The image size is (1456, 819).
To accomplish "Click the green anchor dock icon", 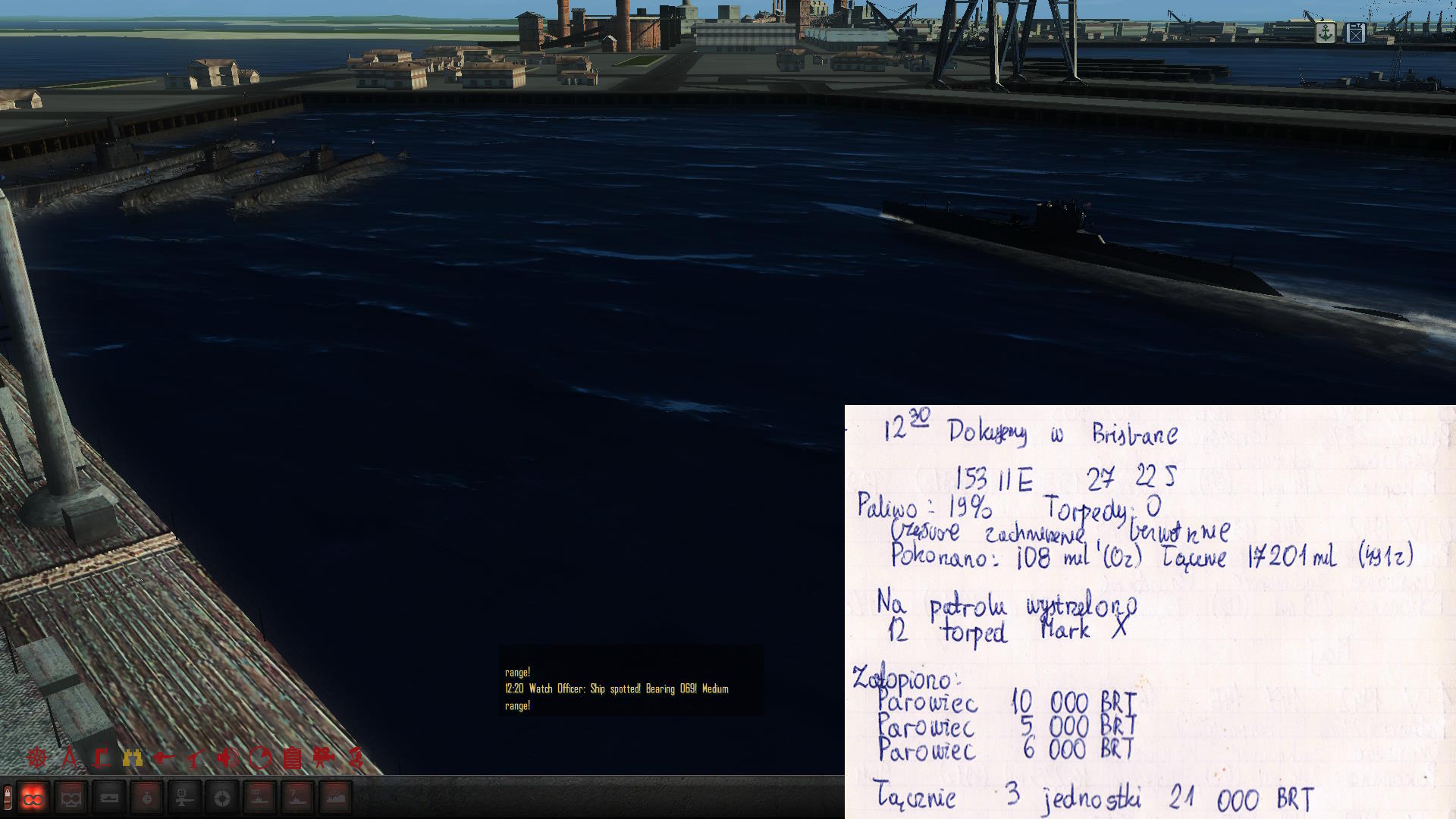I will pyautogui.click(x=1325, y=33).
